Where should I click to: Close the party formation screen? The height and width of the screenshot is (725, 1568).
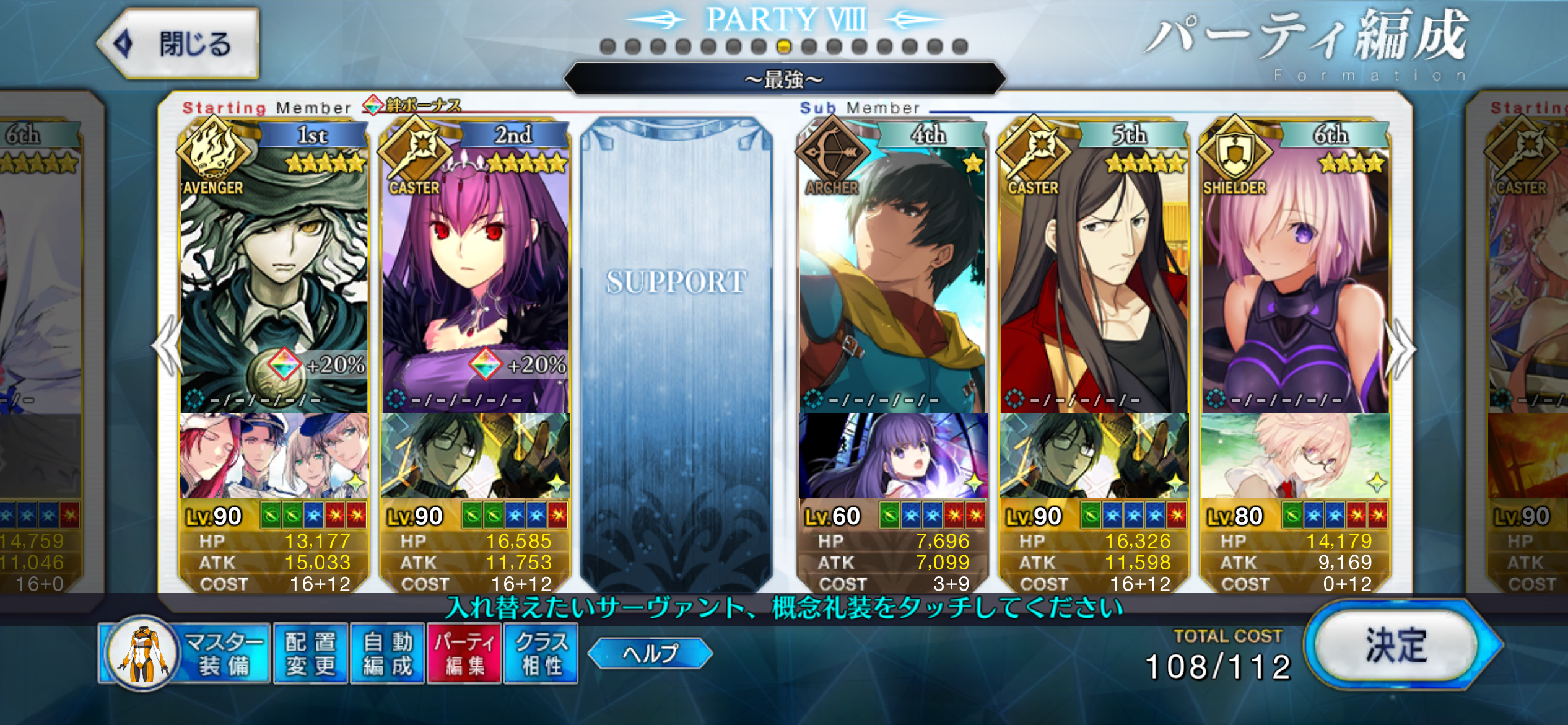tap(180, 44)
